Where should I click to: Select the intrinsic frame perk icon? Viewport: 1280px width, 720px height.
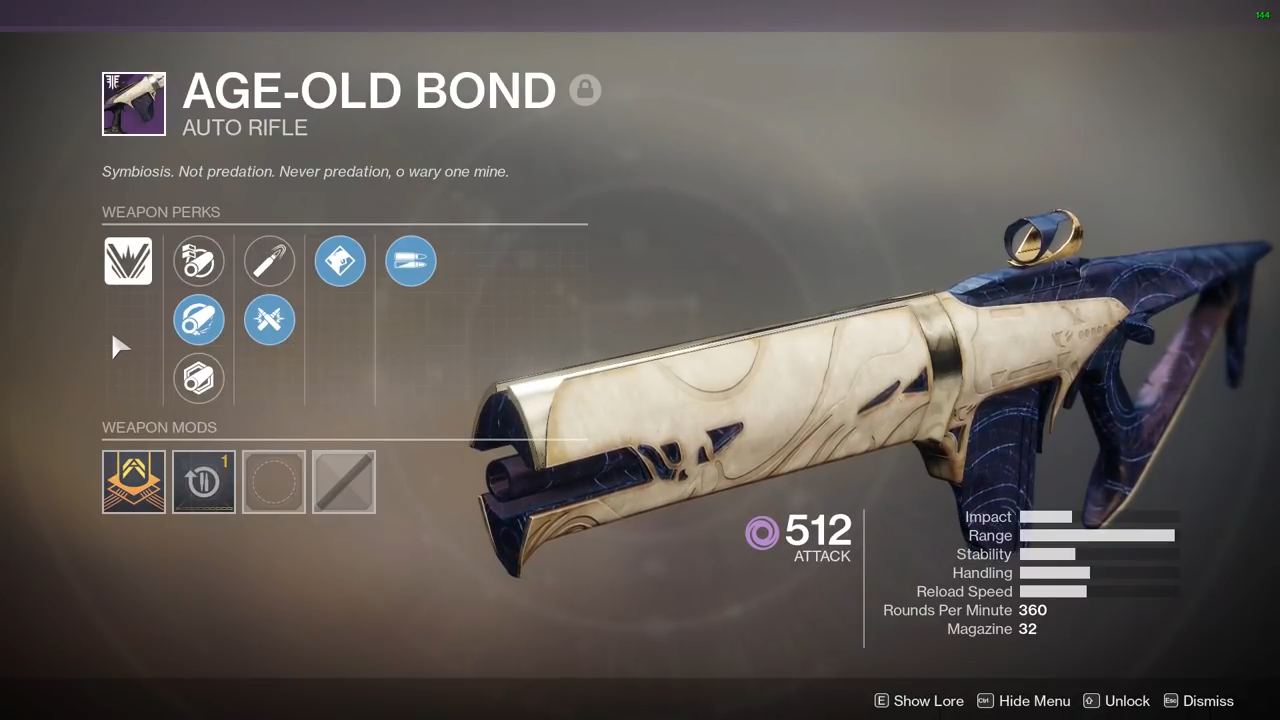(128, 261)
